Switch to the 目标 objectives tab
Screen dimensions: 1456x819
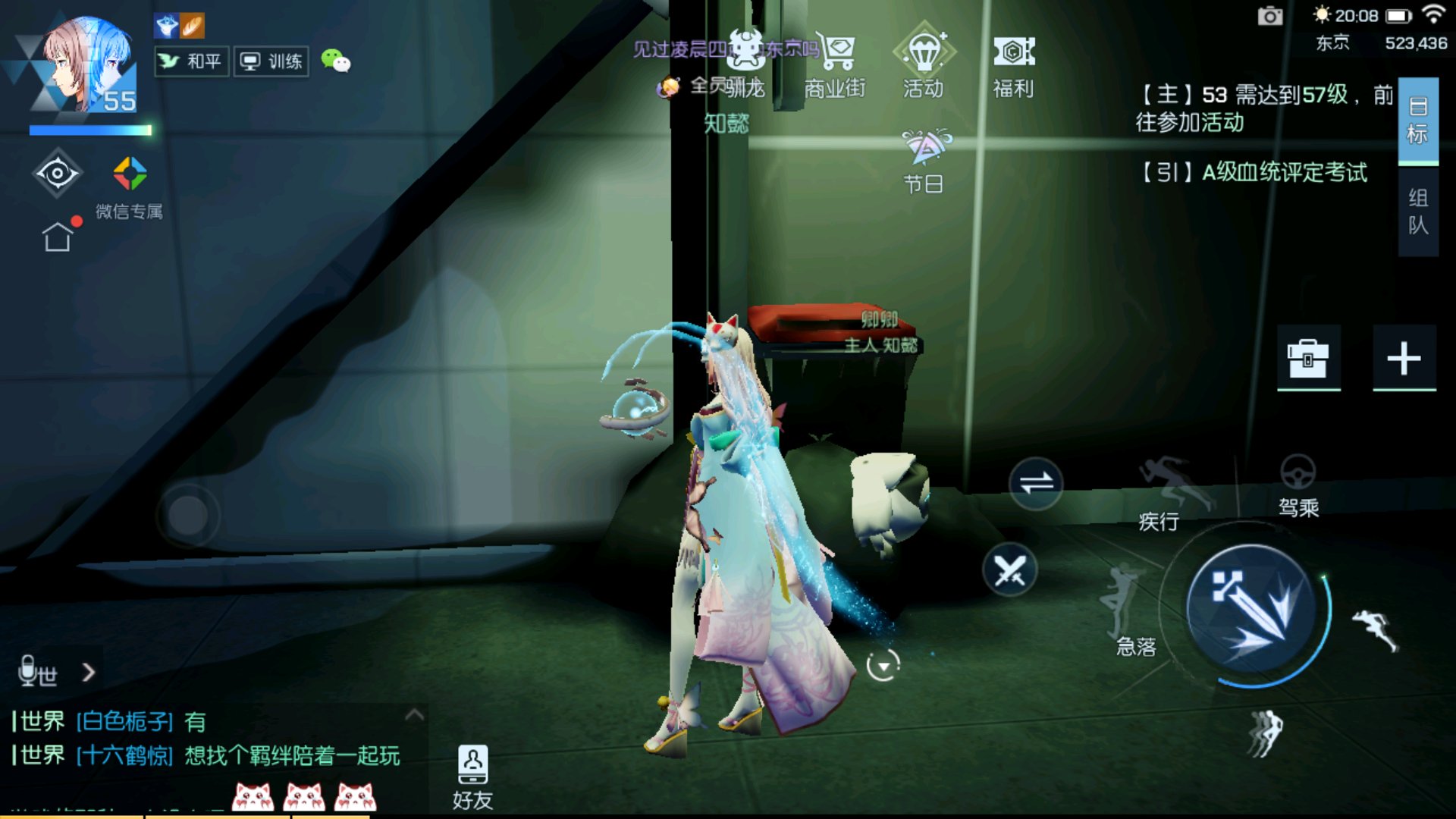pos(1417,121)
